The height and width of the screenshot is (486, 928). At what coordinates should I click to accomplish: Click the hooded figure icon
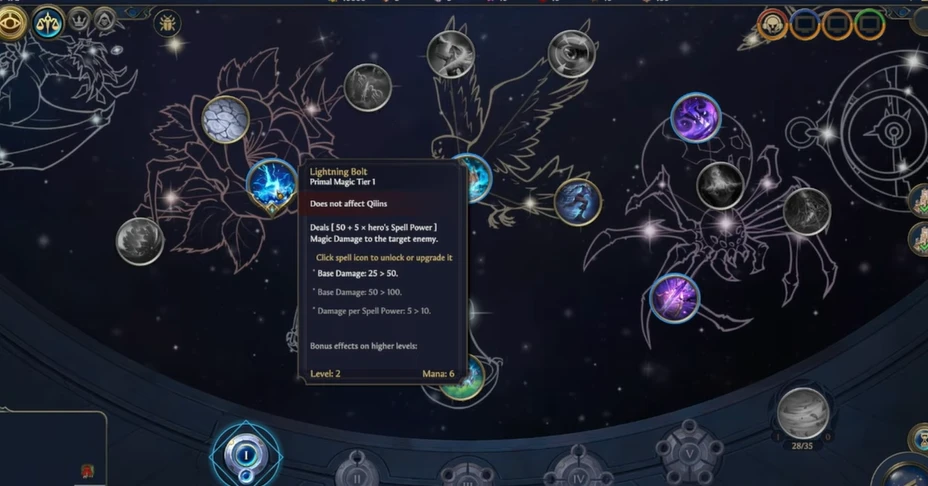tap(105, 19)
